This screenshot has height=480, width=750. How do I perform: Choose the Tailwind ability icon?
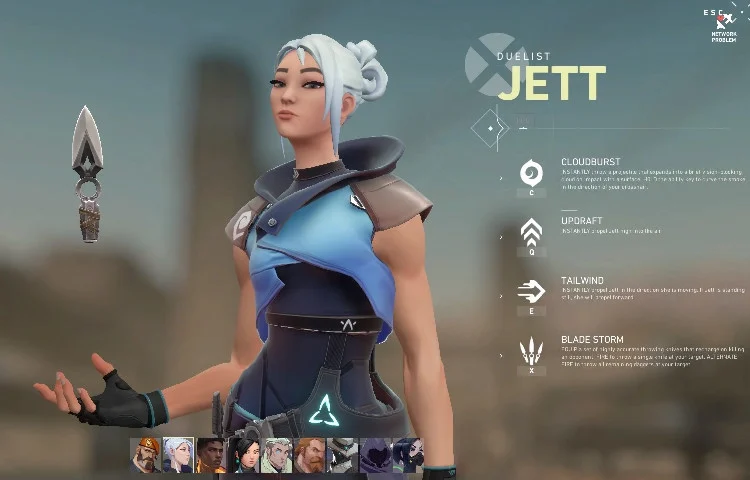532,291
